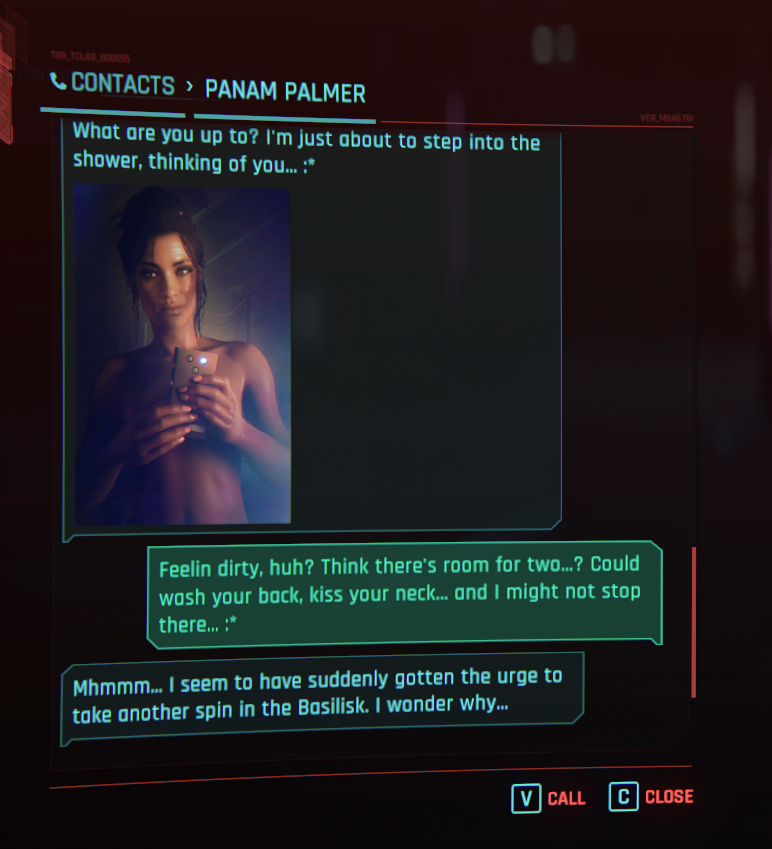This screenshot has width=772, height=849.
Task: Open the photo attached to Panam's message
Action: (183, 355)
